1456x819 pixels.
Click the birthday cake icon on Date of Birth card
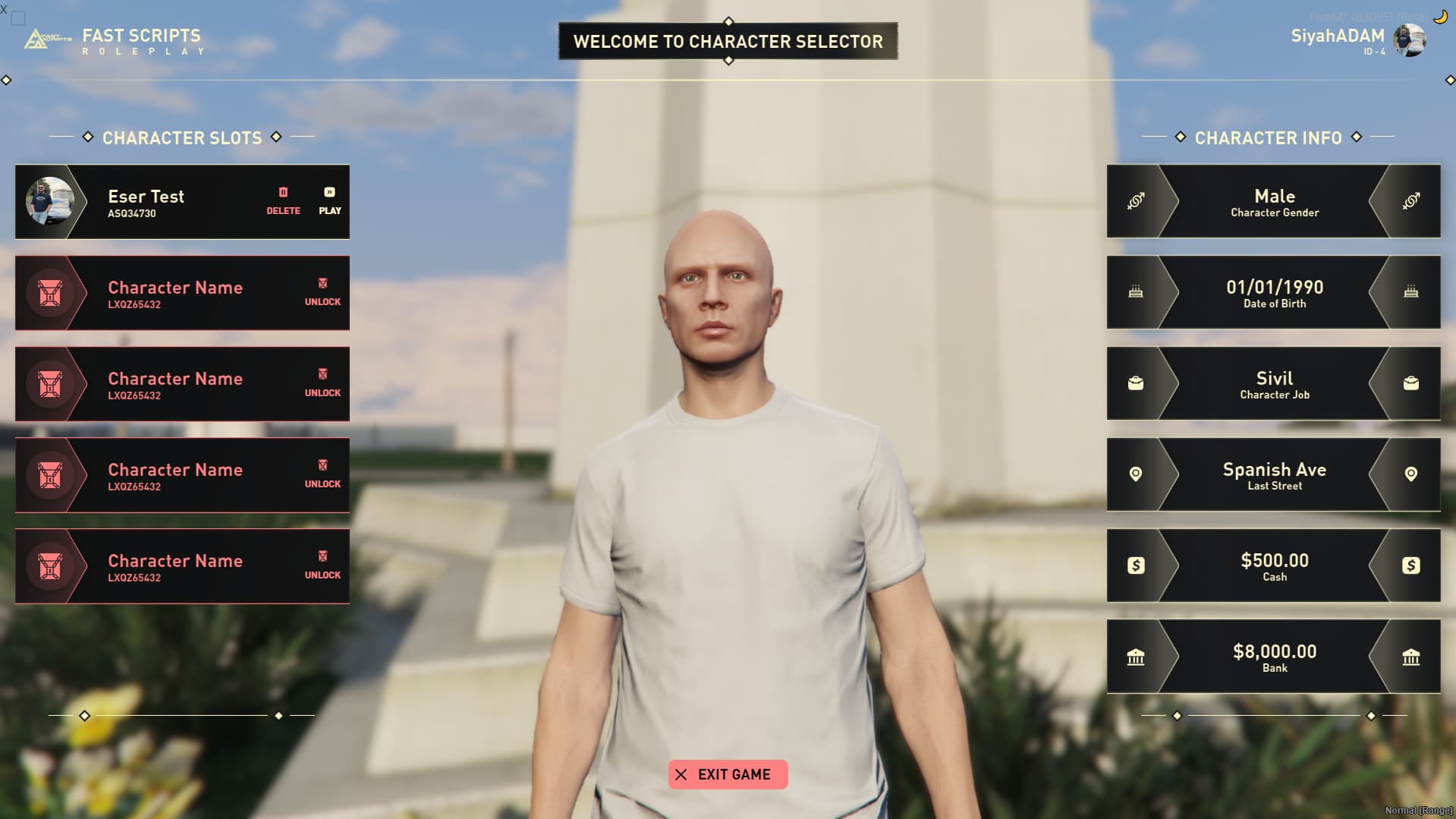tap(1137, 292)
